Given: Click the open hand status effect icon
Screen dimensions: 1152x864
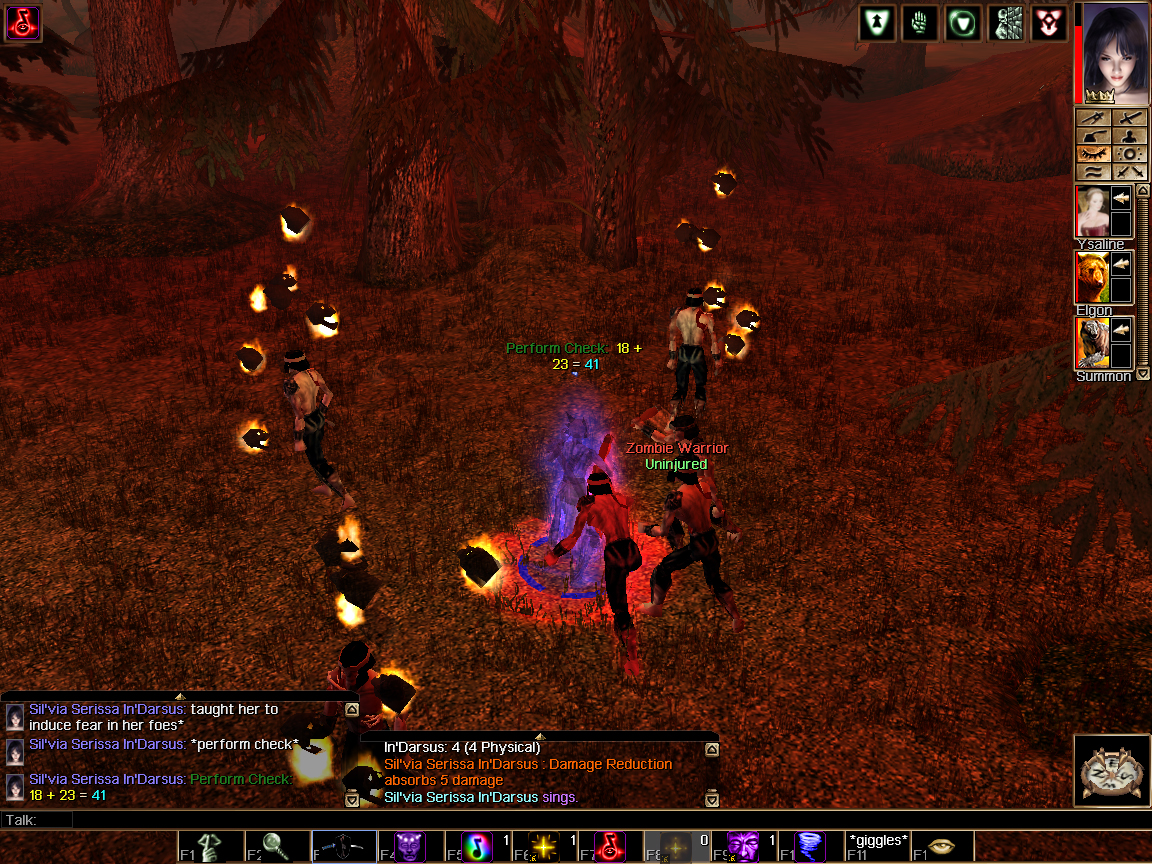Looking at the screenshot, I should pos(920,23).
